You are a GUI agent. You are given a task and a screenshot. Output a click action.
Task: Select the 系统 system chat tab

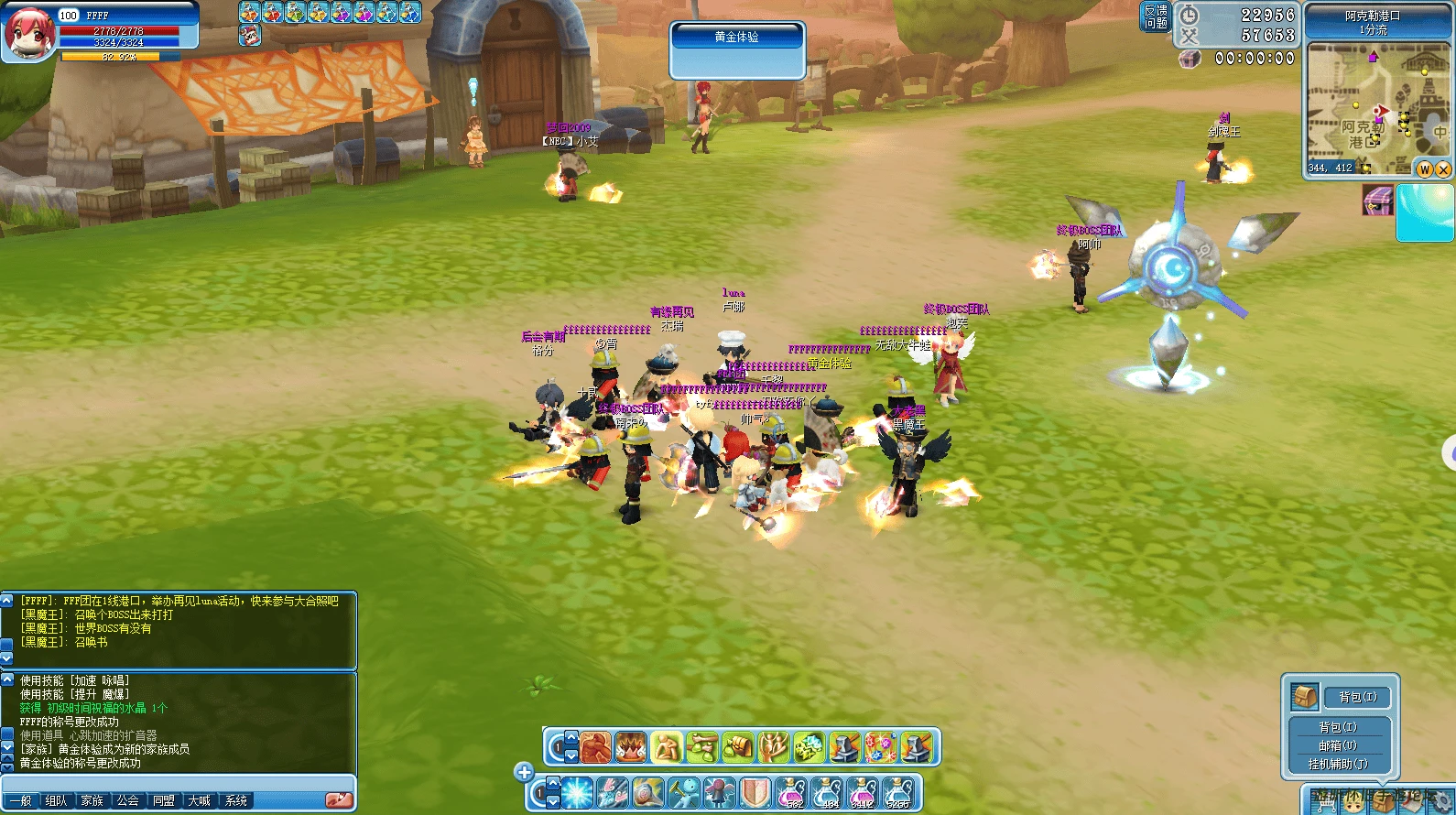tap(235, 800)
